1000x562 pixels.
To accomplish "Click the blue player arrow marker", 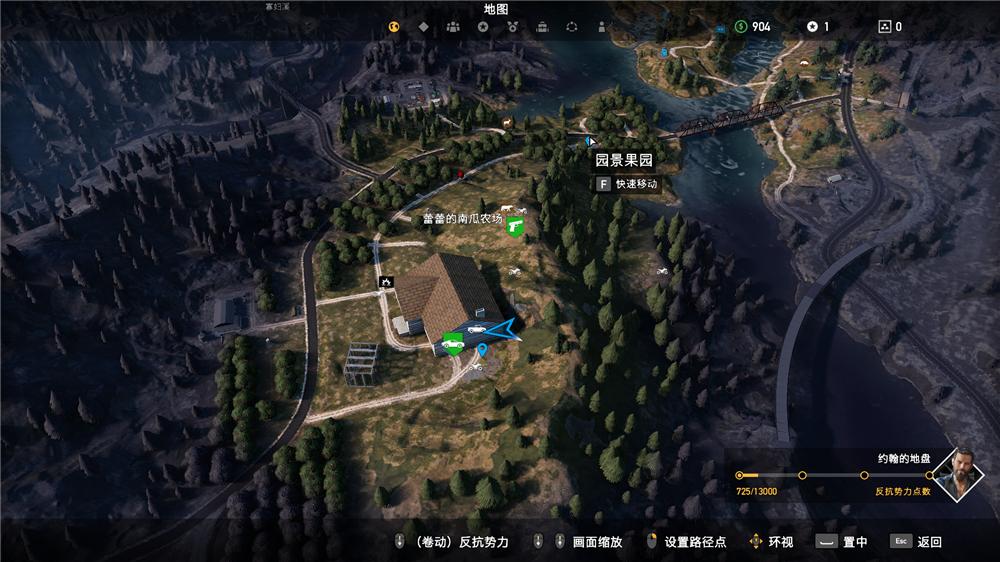I will [504, 329].
